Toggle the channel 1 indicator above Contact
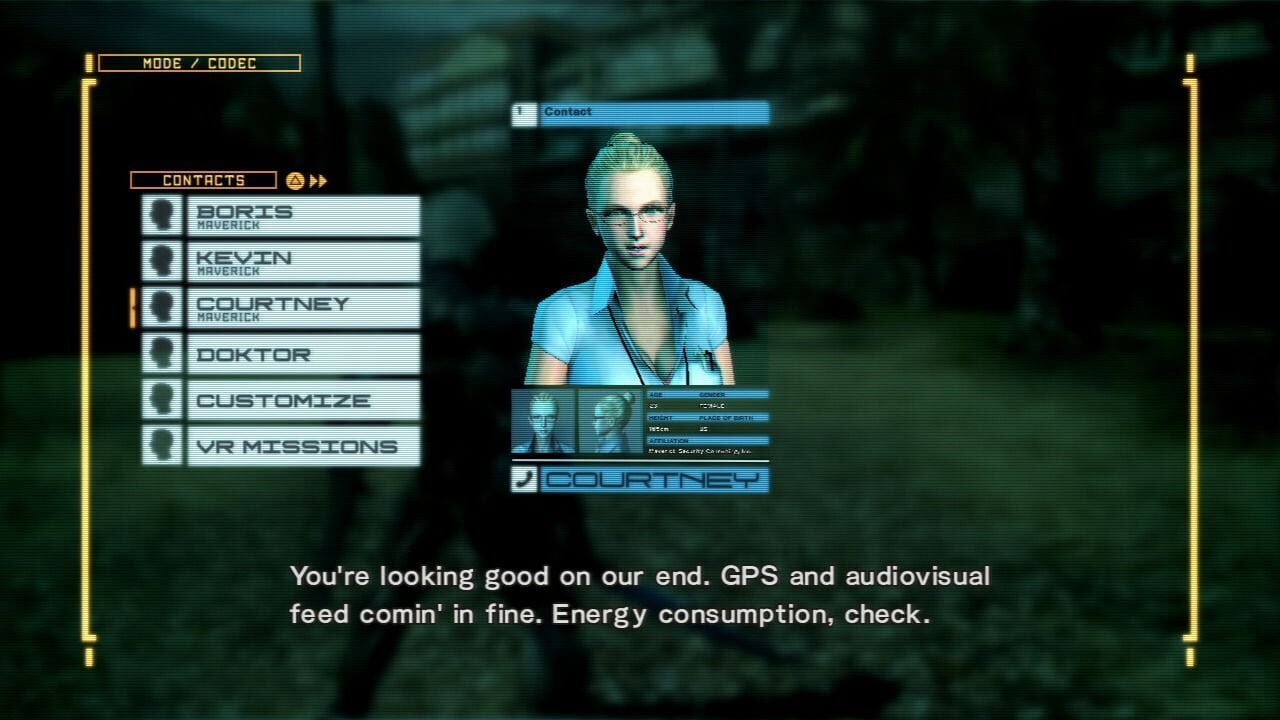 click(x=522, y=112)
